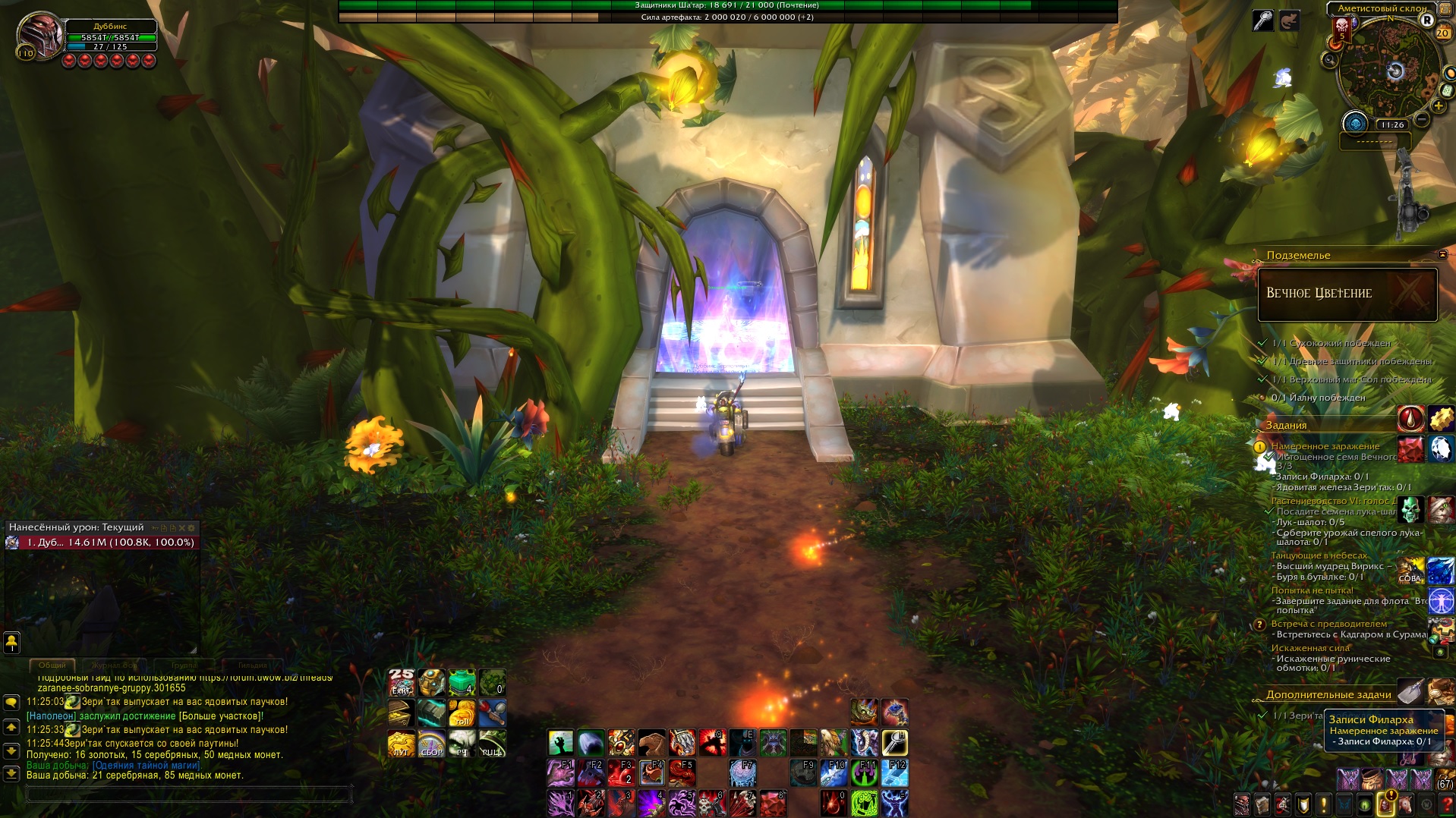Use the skull ability on slot 6
The image size is (1456, 818).
712,804
